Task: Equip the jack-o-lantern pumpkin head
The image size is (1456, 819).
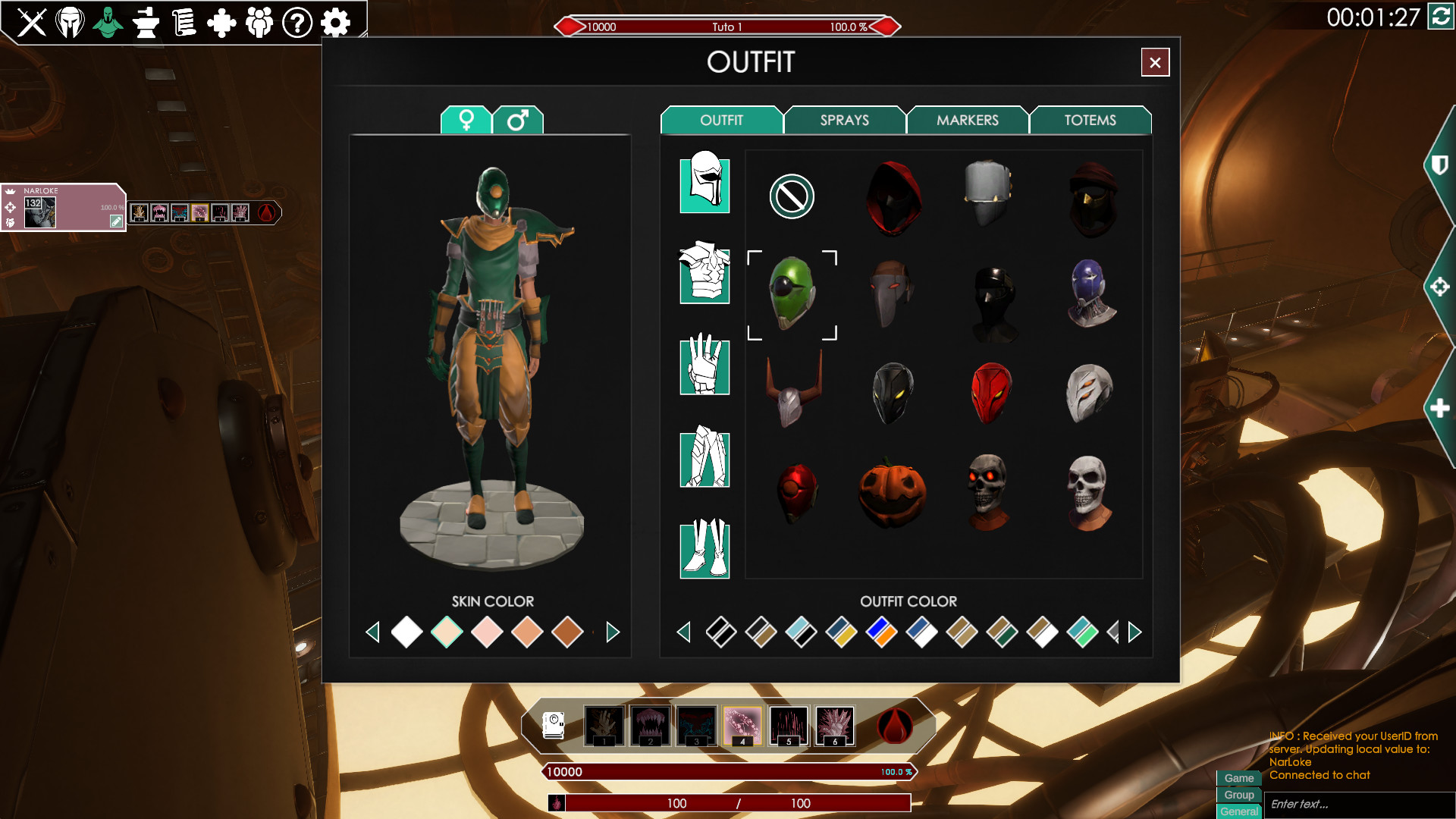Action: [892, 493]
